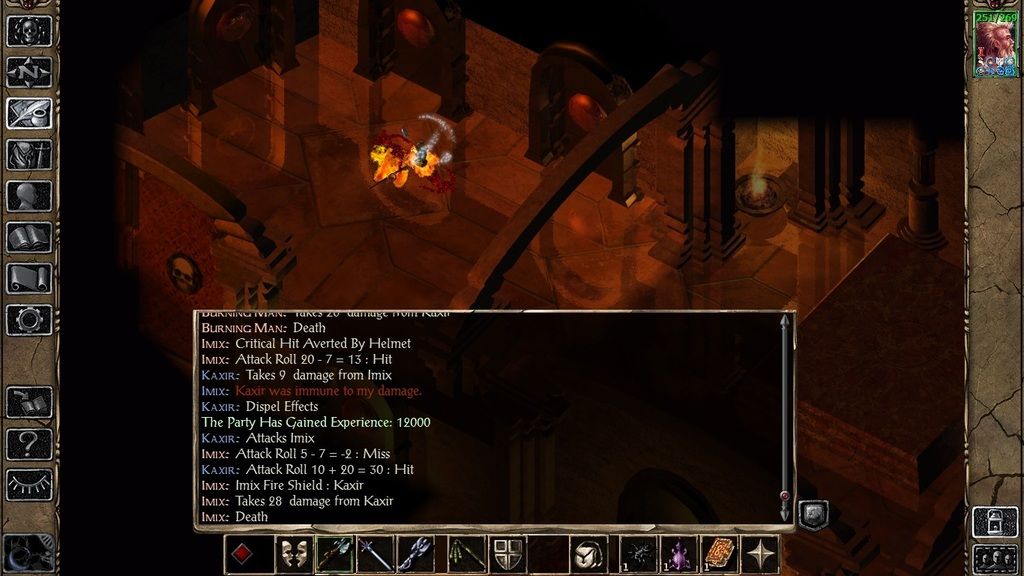Screen dimensions: 1024x576
Task: Use the orange scroll quick item
Action: tap(719, 554)
